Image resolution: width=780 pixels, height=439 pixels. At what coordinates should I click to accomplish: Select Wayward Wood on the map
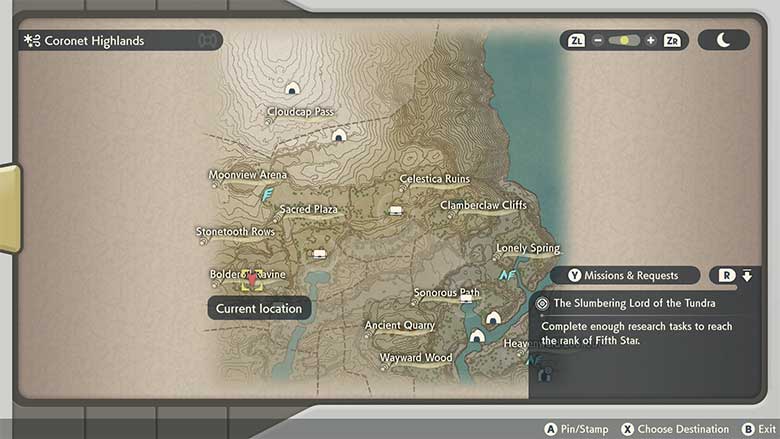point(415,358)
